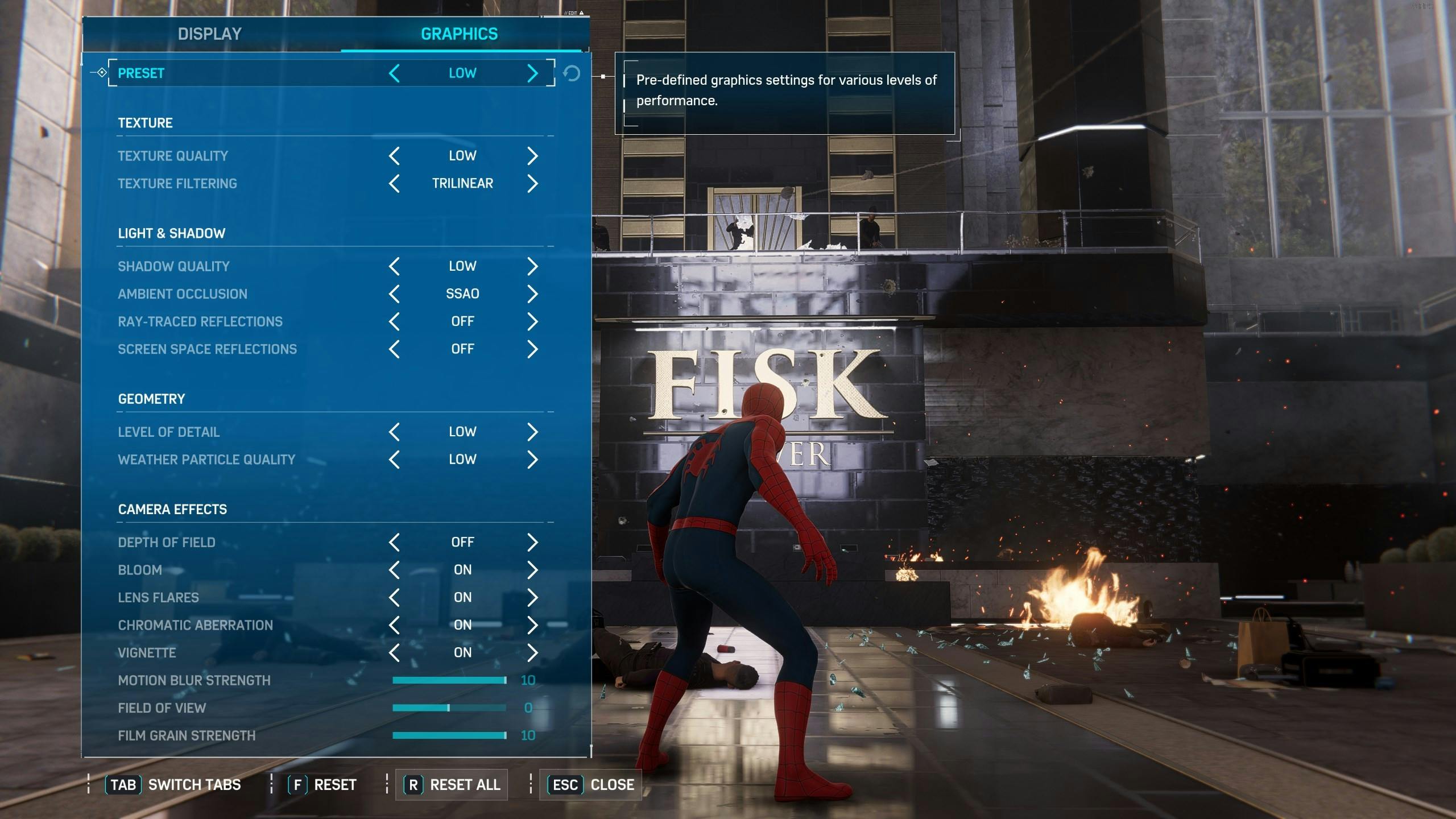Turn on Ray-Traced Reflections via right arrow
The image size is (1456, 819).
pyautogui.click(x=532, y=321)
